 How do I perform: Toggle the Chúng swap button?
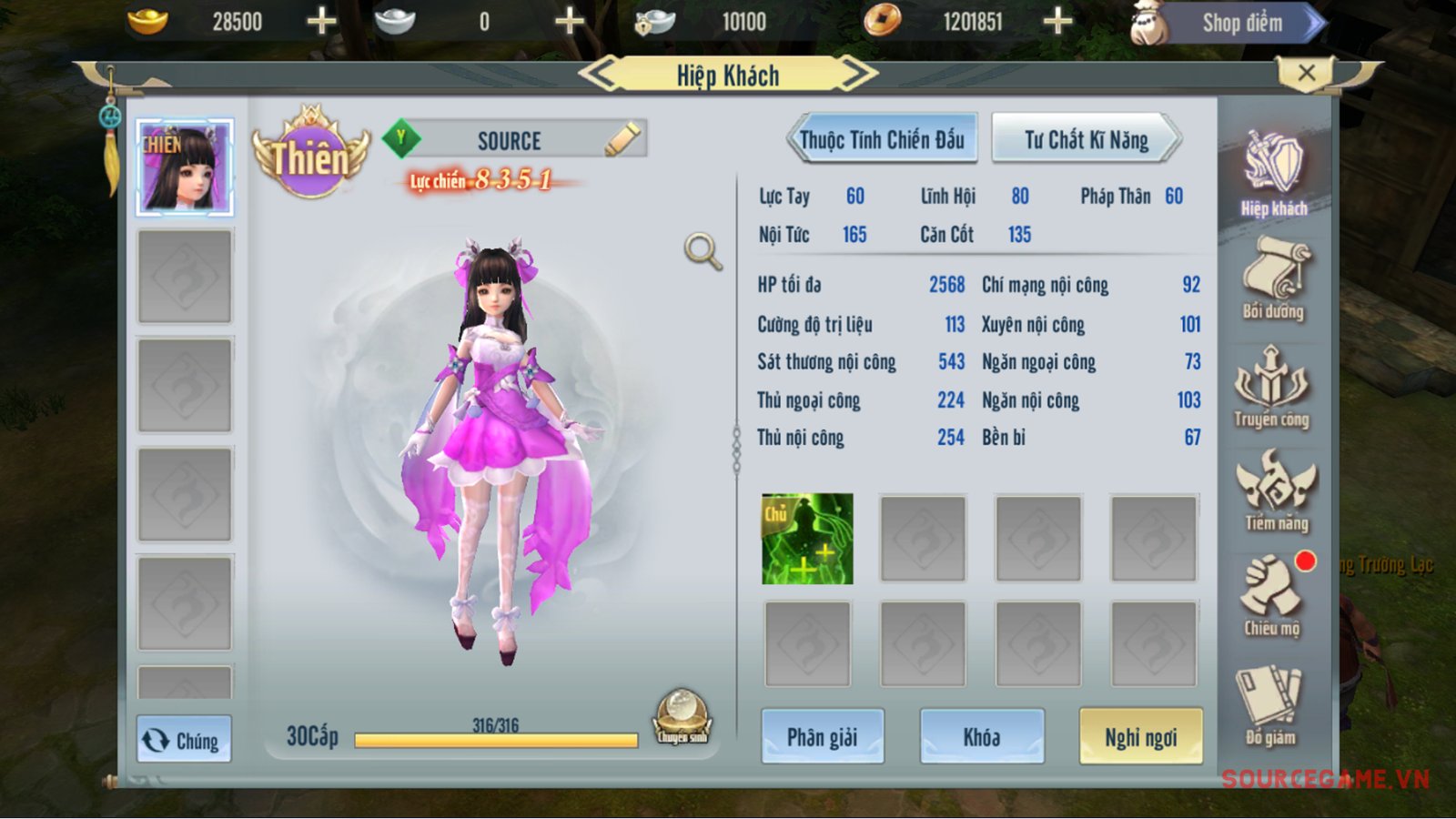(184, 740)
